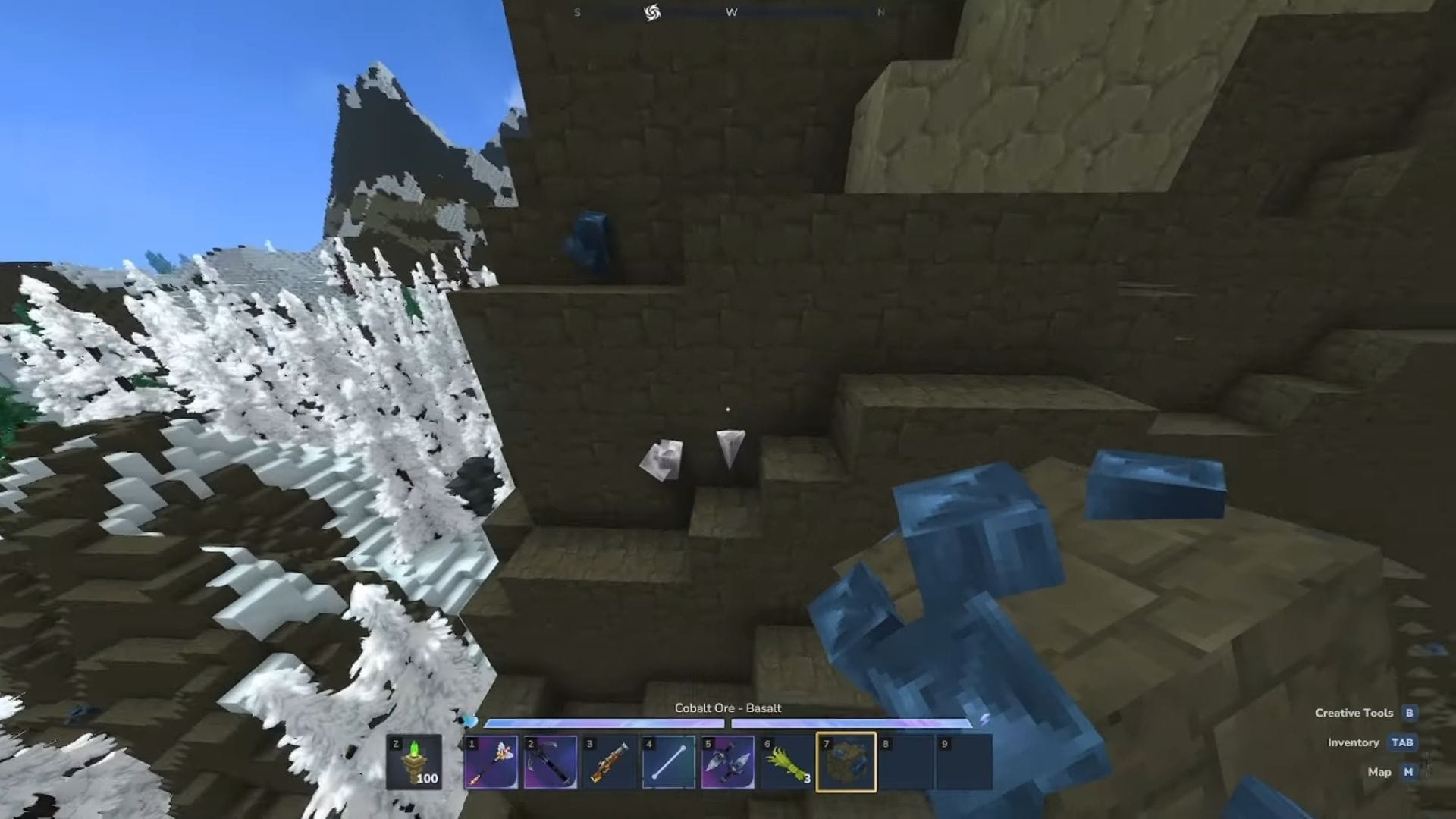The image size is (1456, 819).
Task: Select the torch in the Z slot
Action: point(413,762)
